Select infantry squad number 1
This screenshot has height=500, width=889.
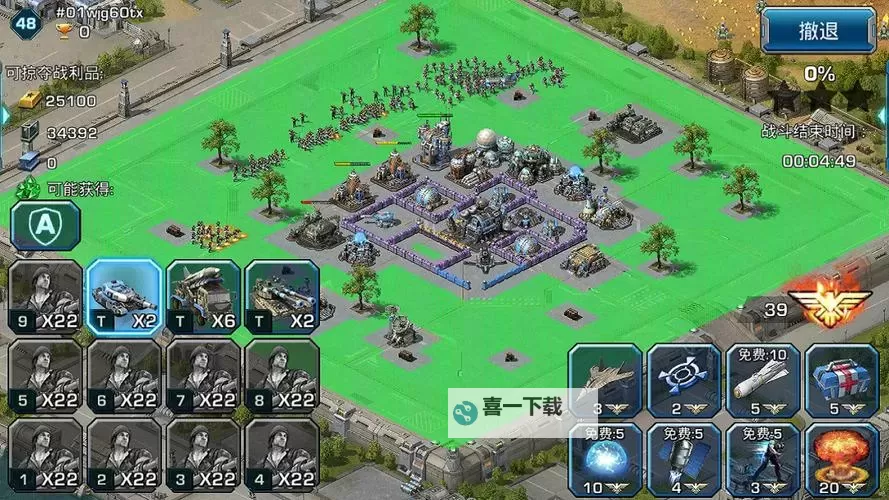click(x=45, y=454)
